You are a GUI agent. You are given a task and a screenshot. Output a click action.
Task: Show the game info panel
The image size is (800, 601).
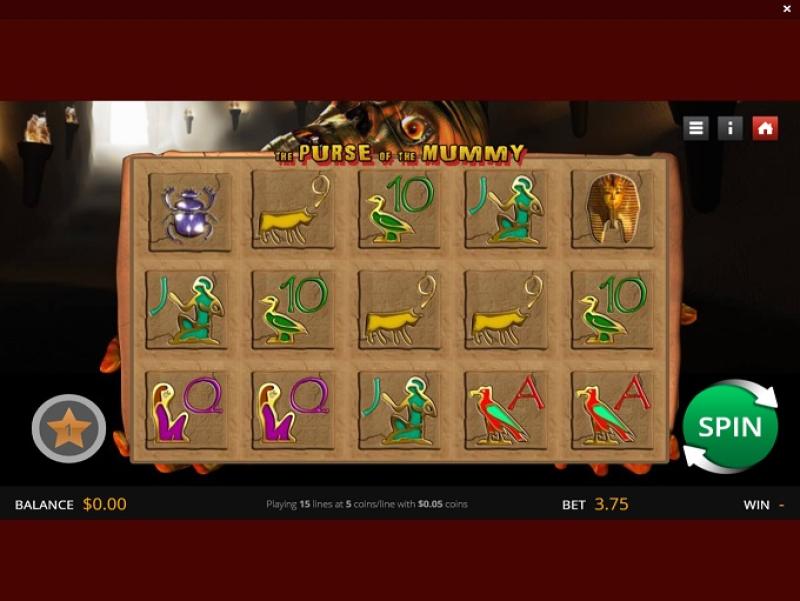730,128
